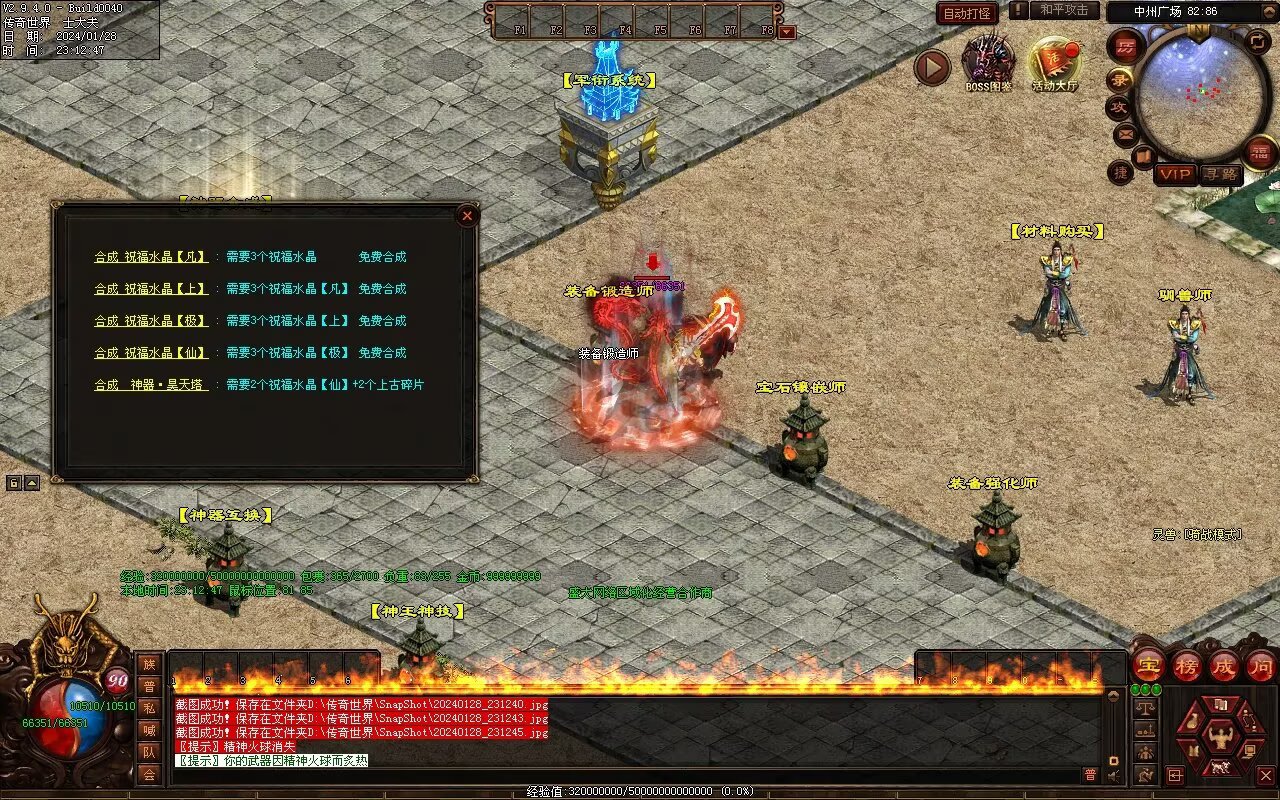Switch to the 私 private chat channel

pyautogui.click(x=149, y=708)
